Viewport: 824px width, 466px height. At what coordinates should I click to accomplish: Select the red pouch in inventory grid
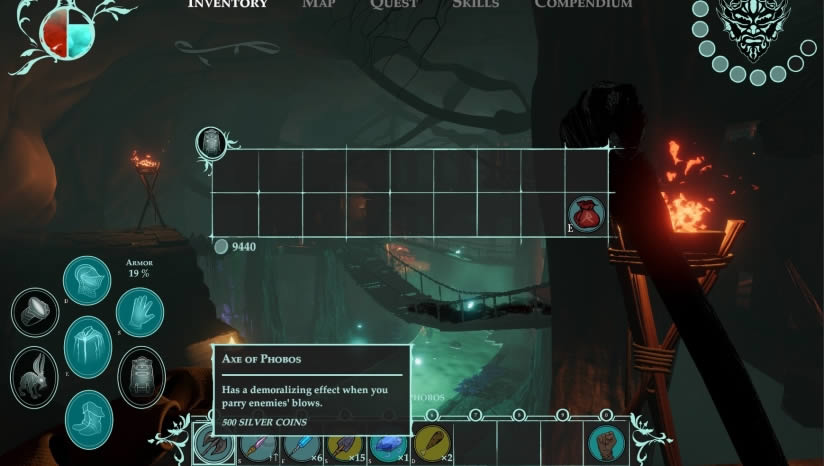point(586,214)
